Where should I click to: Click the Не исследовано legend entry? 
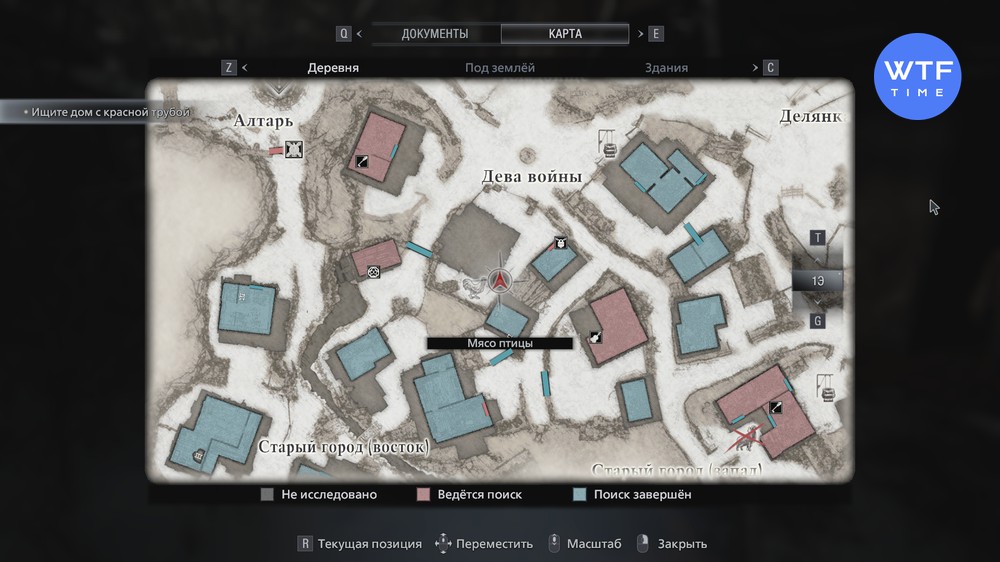pos(319,494)
